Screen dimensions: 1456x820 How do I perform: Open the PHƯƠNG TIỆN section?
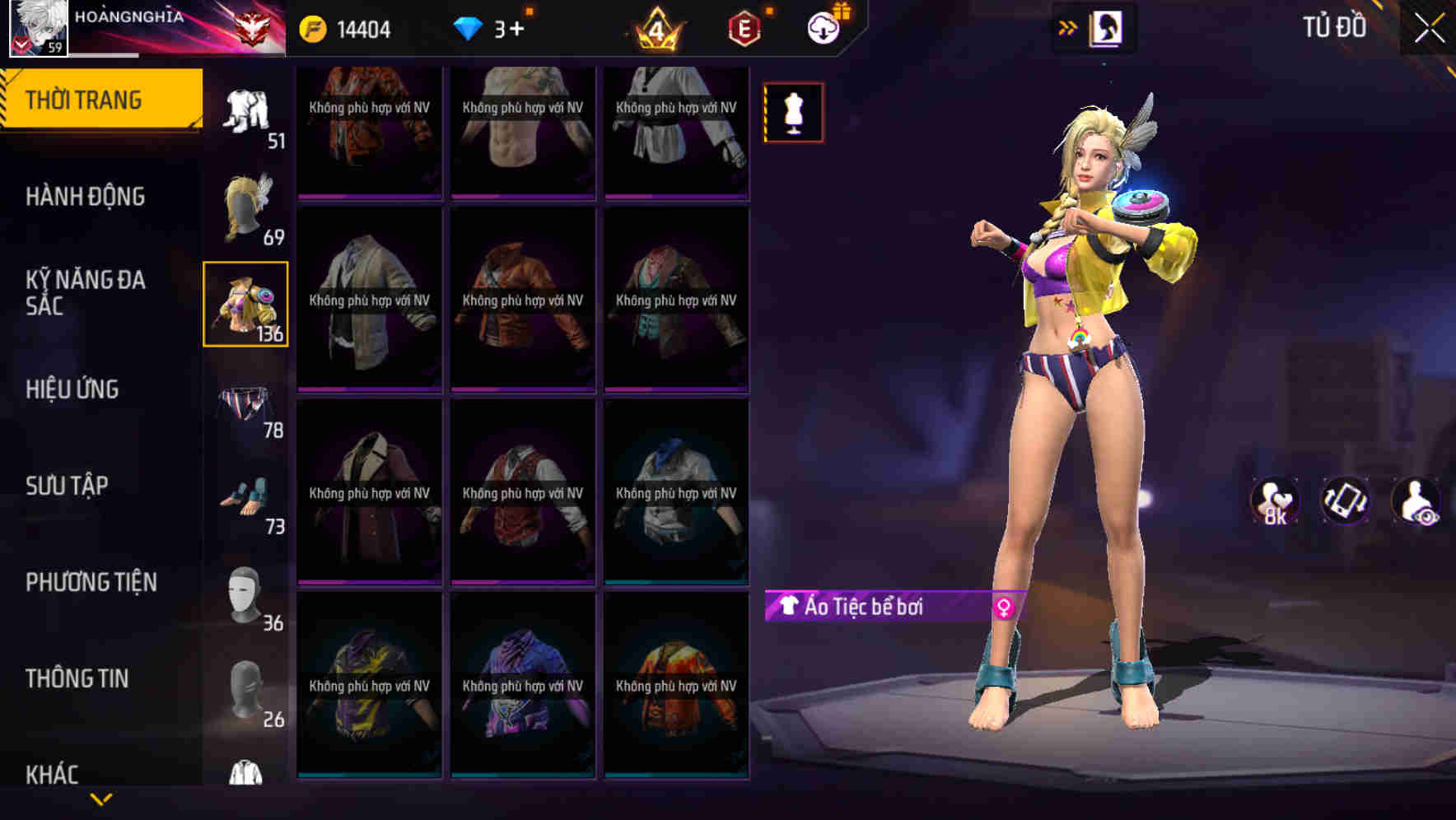(91, 582)
